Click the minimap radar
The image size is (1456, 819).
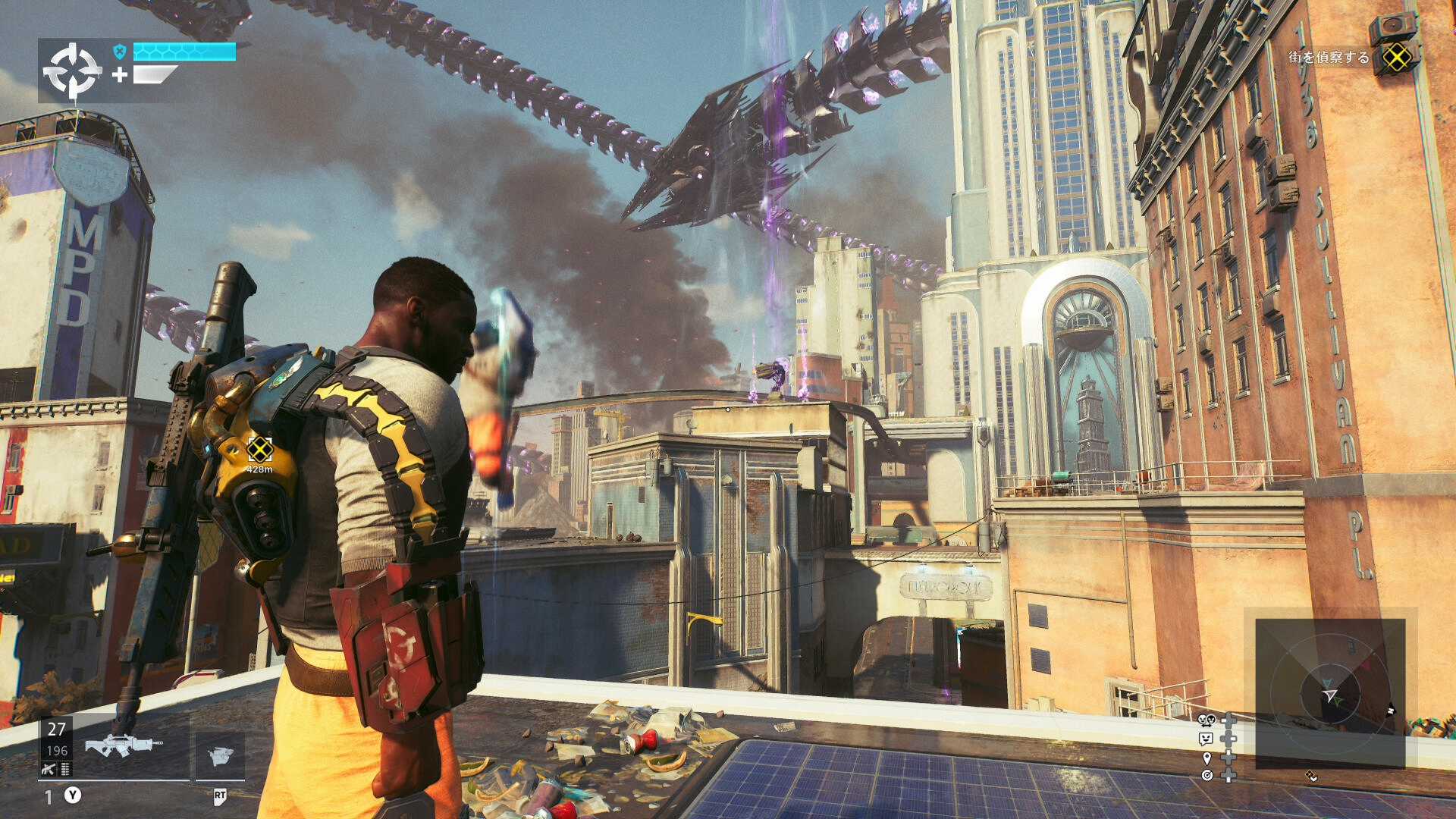click(x=1330, y=693)
